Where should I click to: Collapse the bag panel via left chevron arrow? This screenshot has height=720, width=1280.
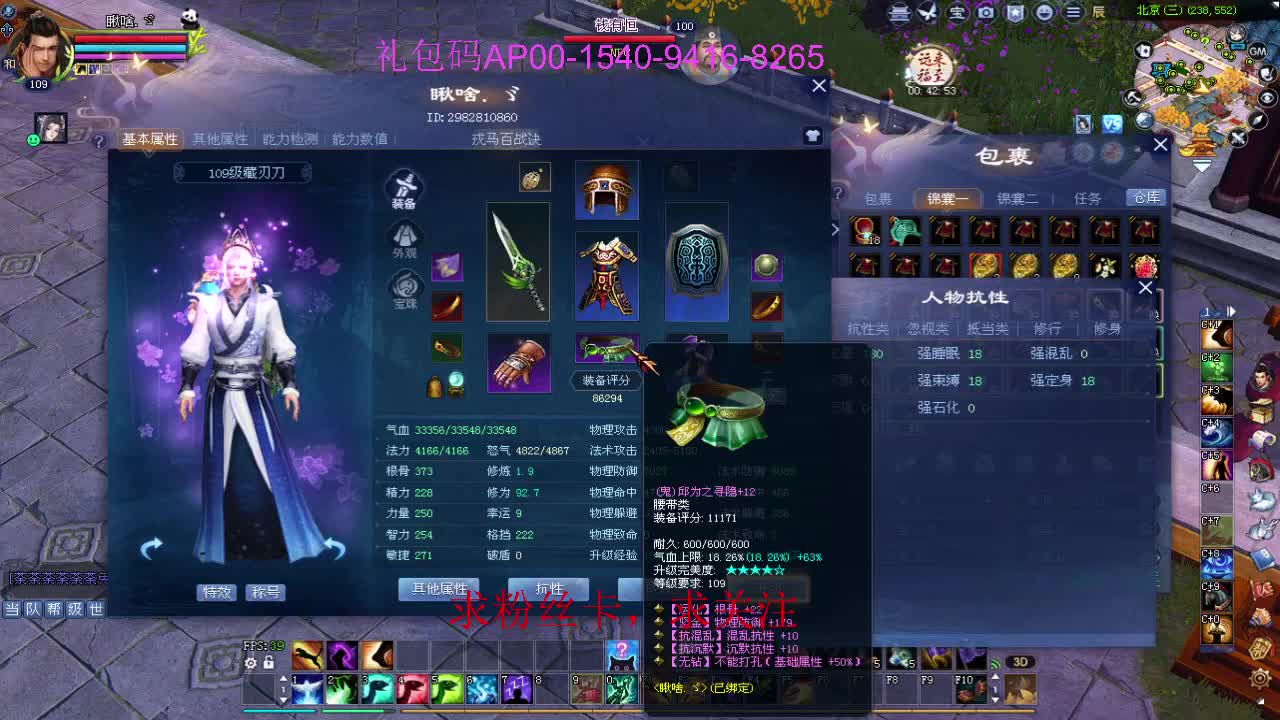[x=836, y=230]
